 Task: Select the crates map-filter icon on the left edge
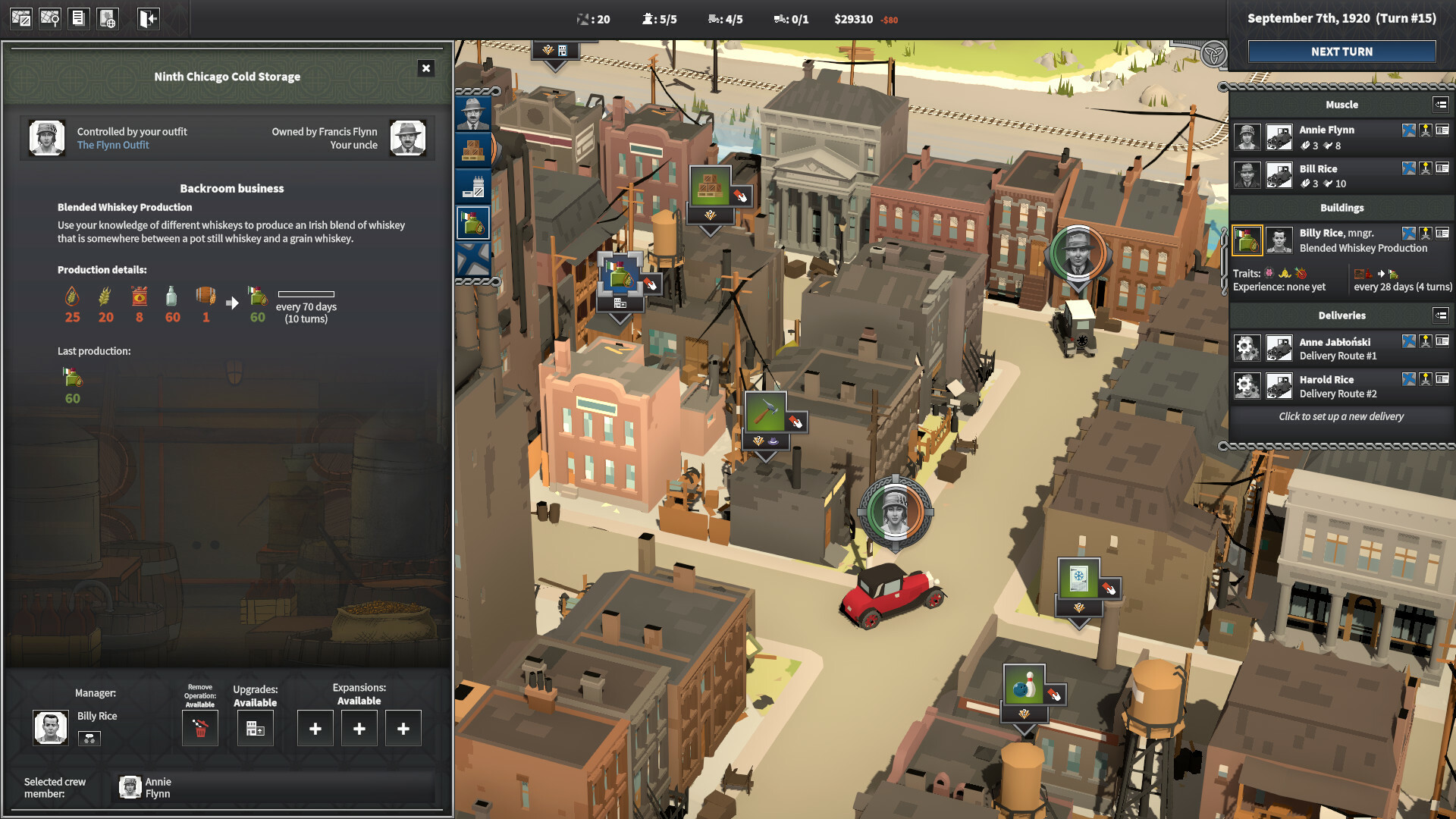pos(472,150)
